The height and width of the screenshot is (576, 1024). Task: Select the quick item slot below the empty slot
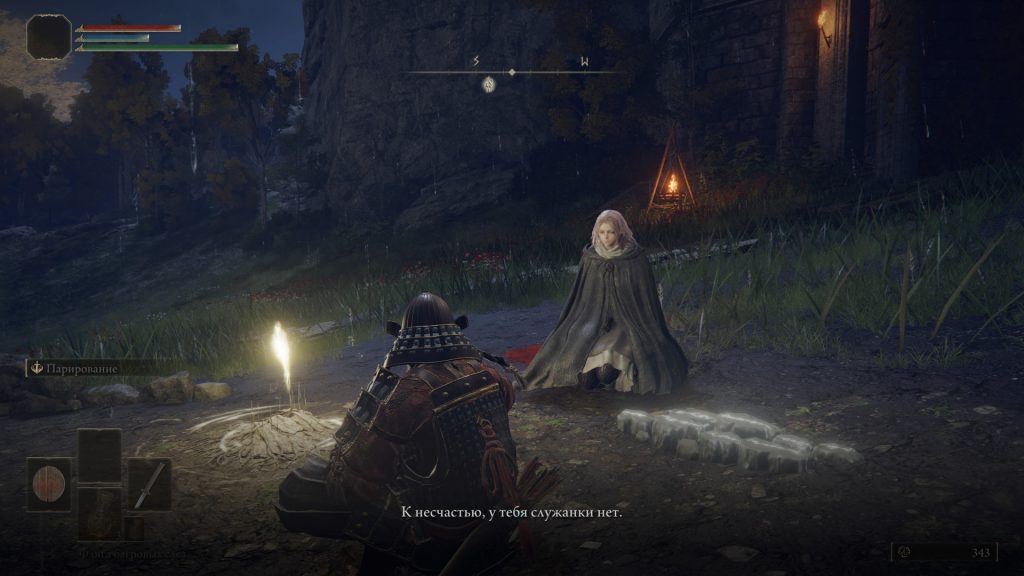coord(99,512)
